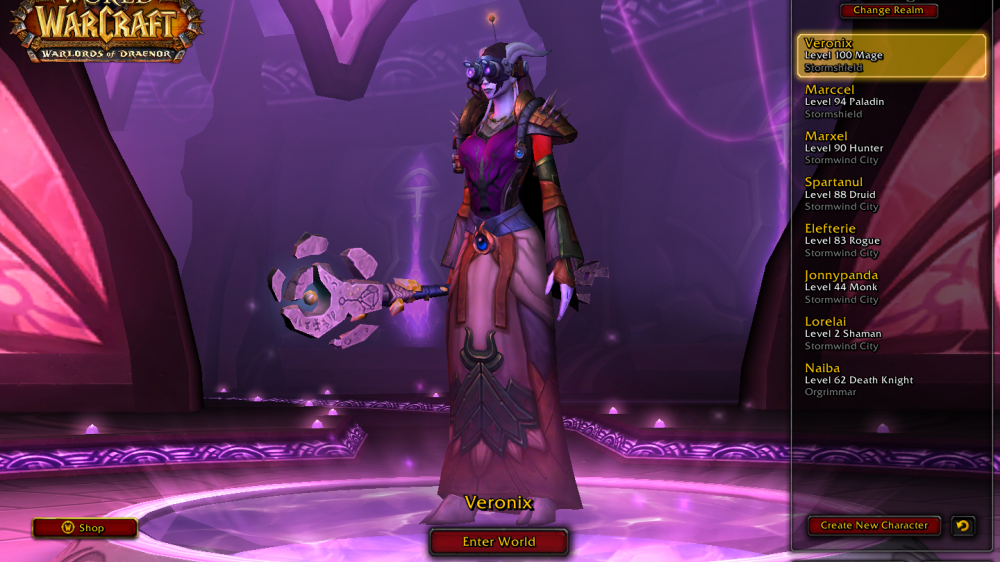This screenshot has height=562, width=1000.
Task: Click the Enter World button
Action: [x=499, y=542]
